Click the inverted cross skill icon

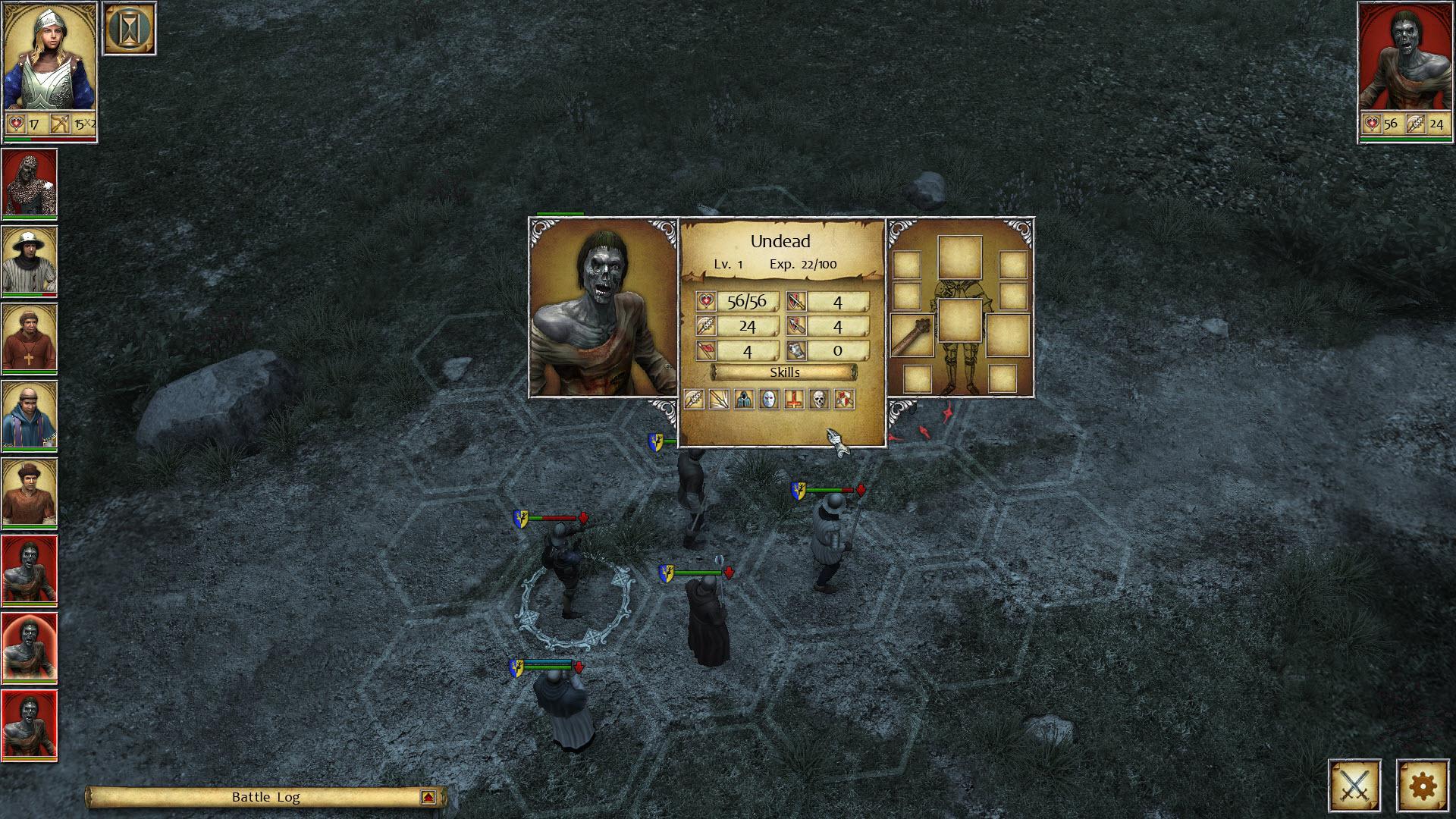pos(793,400)
